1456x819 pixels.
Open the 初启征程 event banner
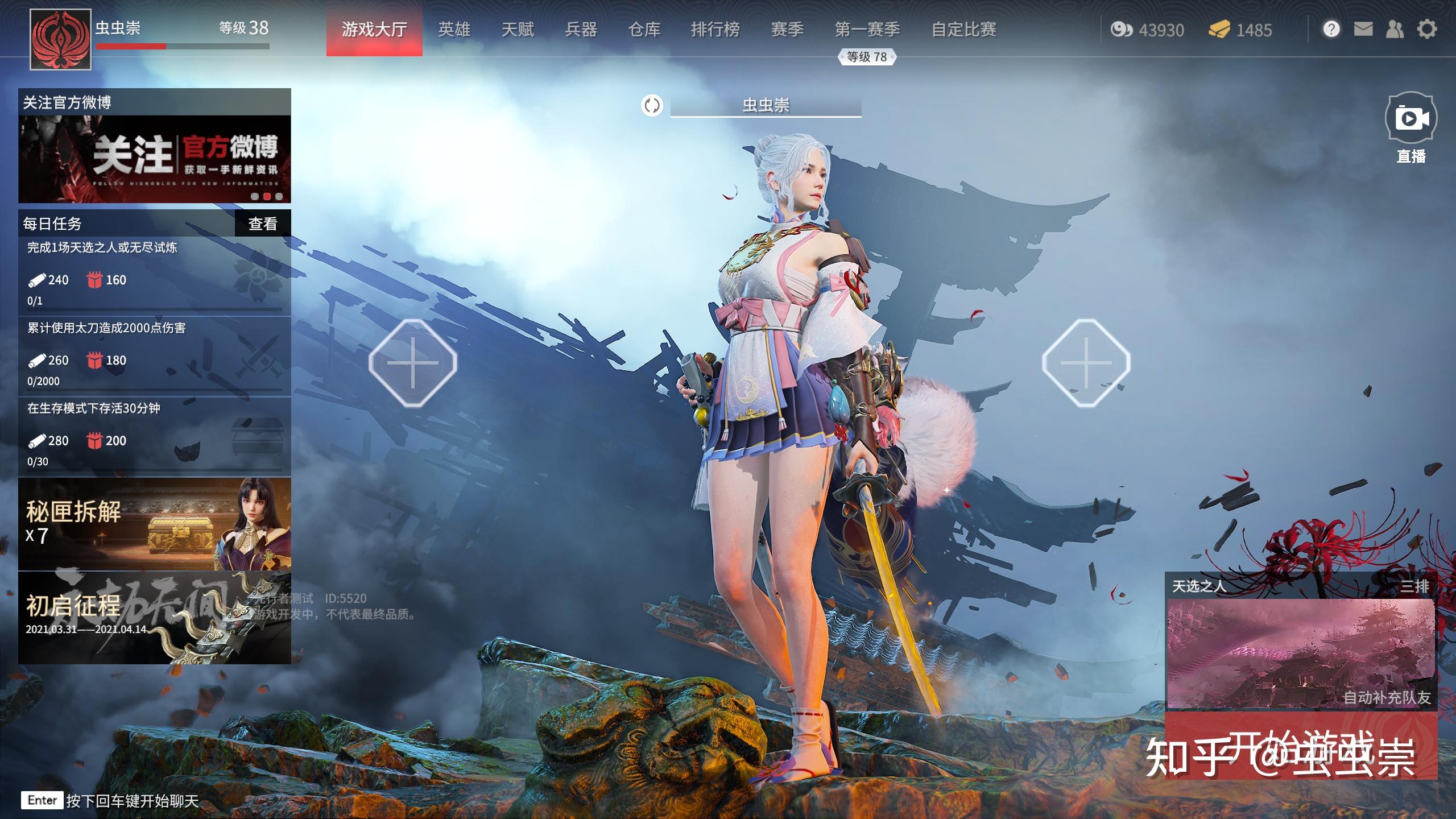[x=155, y=618]
